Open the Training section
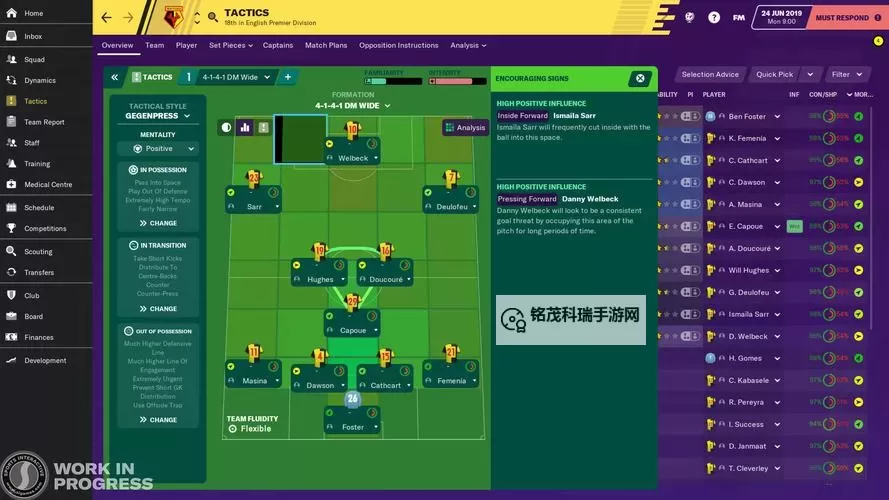This screenshot has height=500, width=889. tap(37, 163)
